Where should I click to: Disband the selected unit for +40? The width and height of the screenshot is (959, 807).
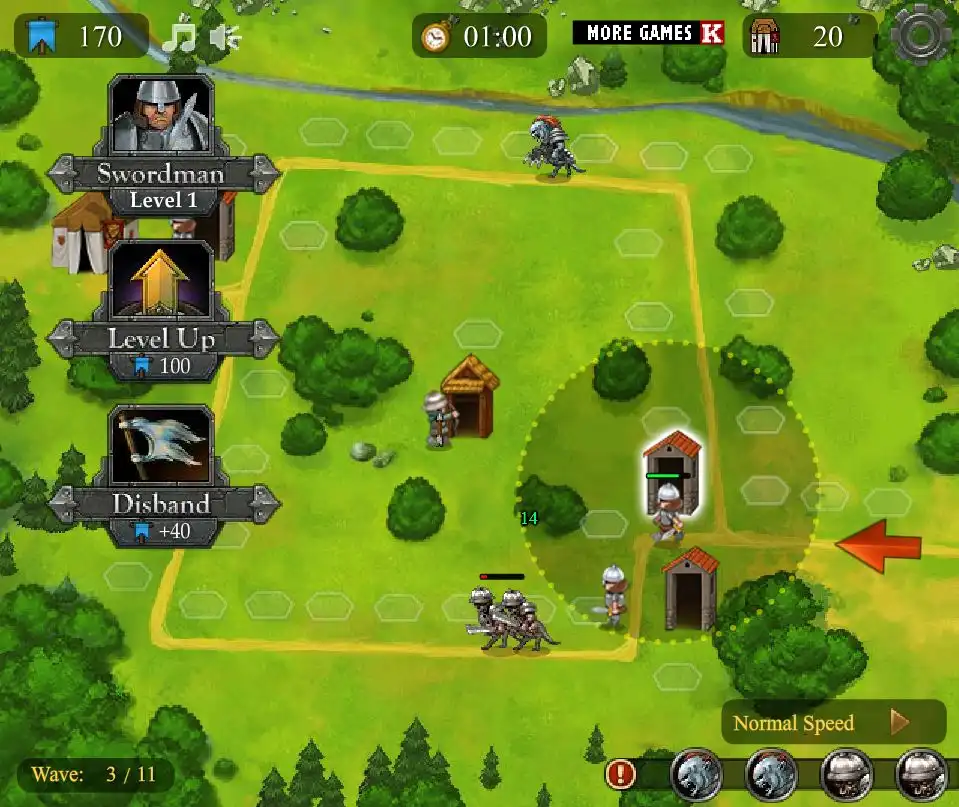point(161,455)
